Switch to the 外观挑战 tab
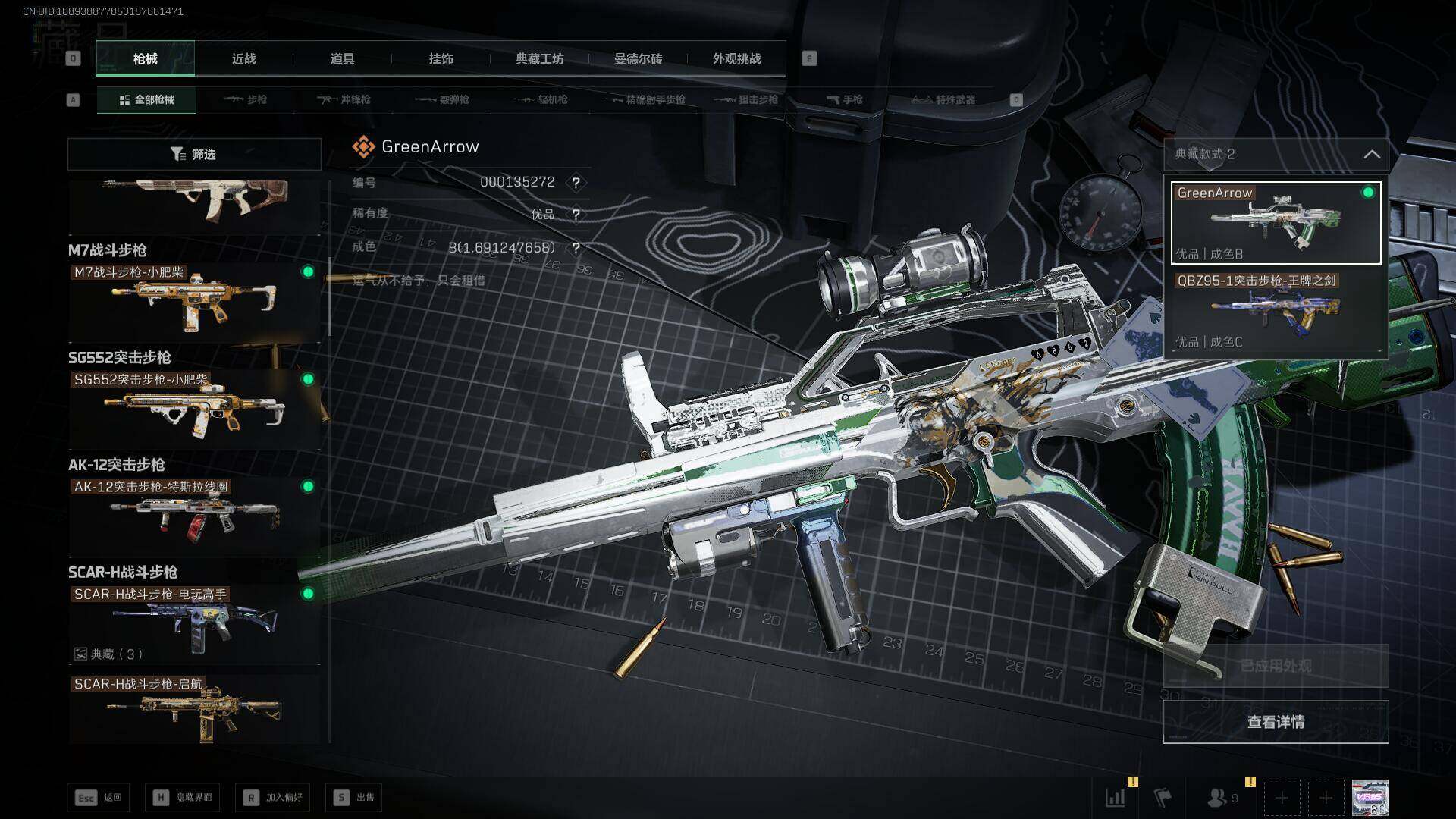This screenshot has width=1456, height=819. [x=736, y=58]
